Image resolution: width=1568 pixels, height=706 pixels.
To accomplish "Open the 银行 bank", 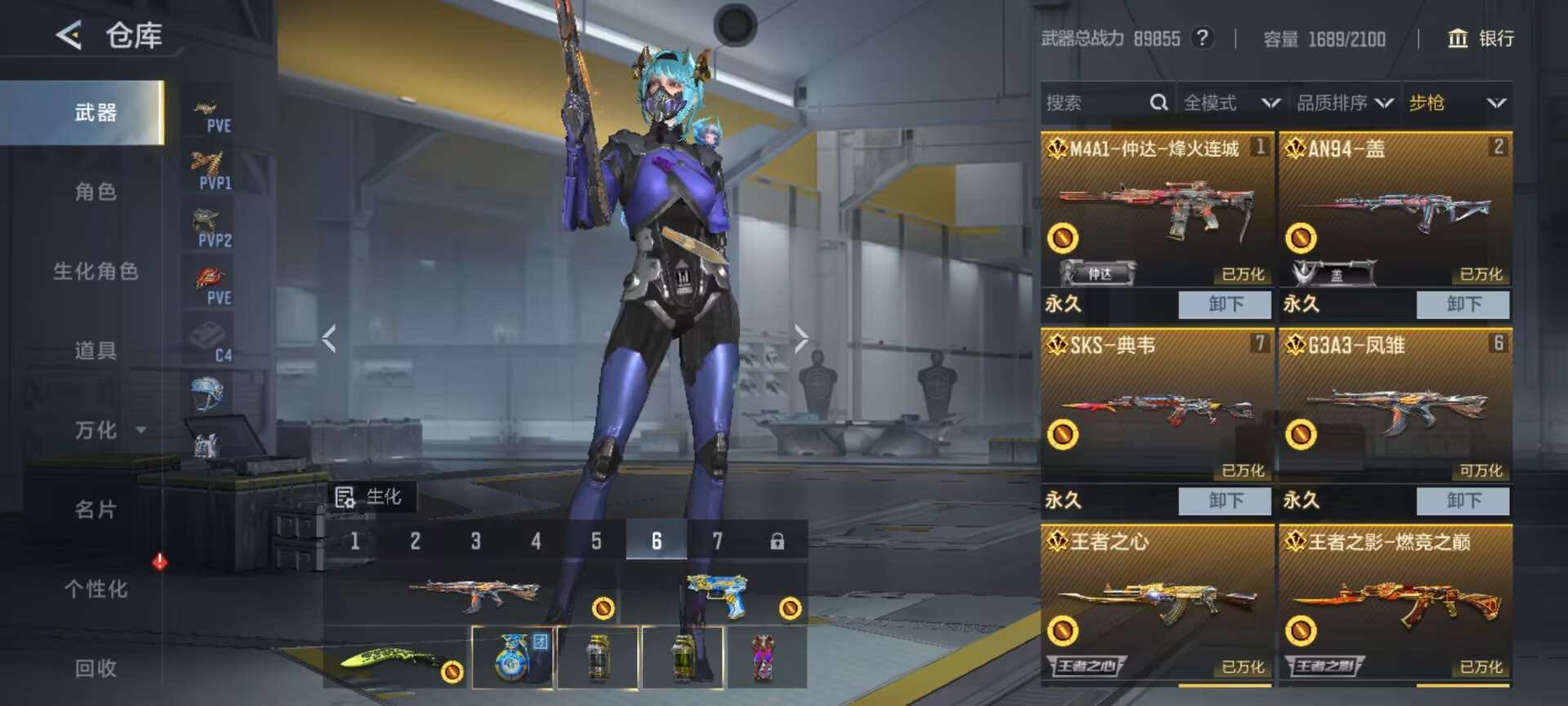I will (1480, 38).
